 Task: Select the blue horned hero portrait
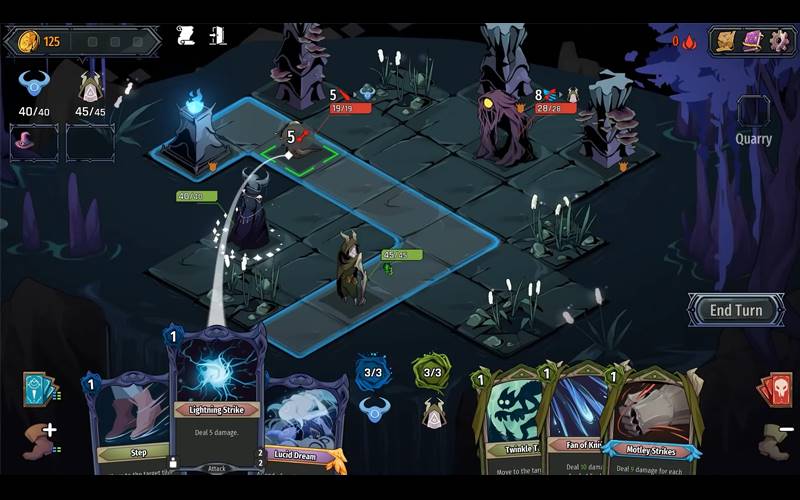[x=34, y=87]
